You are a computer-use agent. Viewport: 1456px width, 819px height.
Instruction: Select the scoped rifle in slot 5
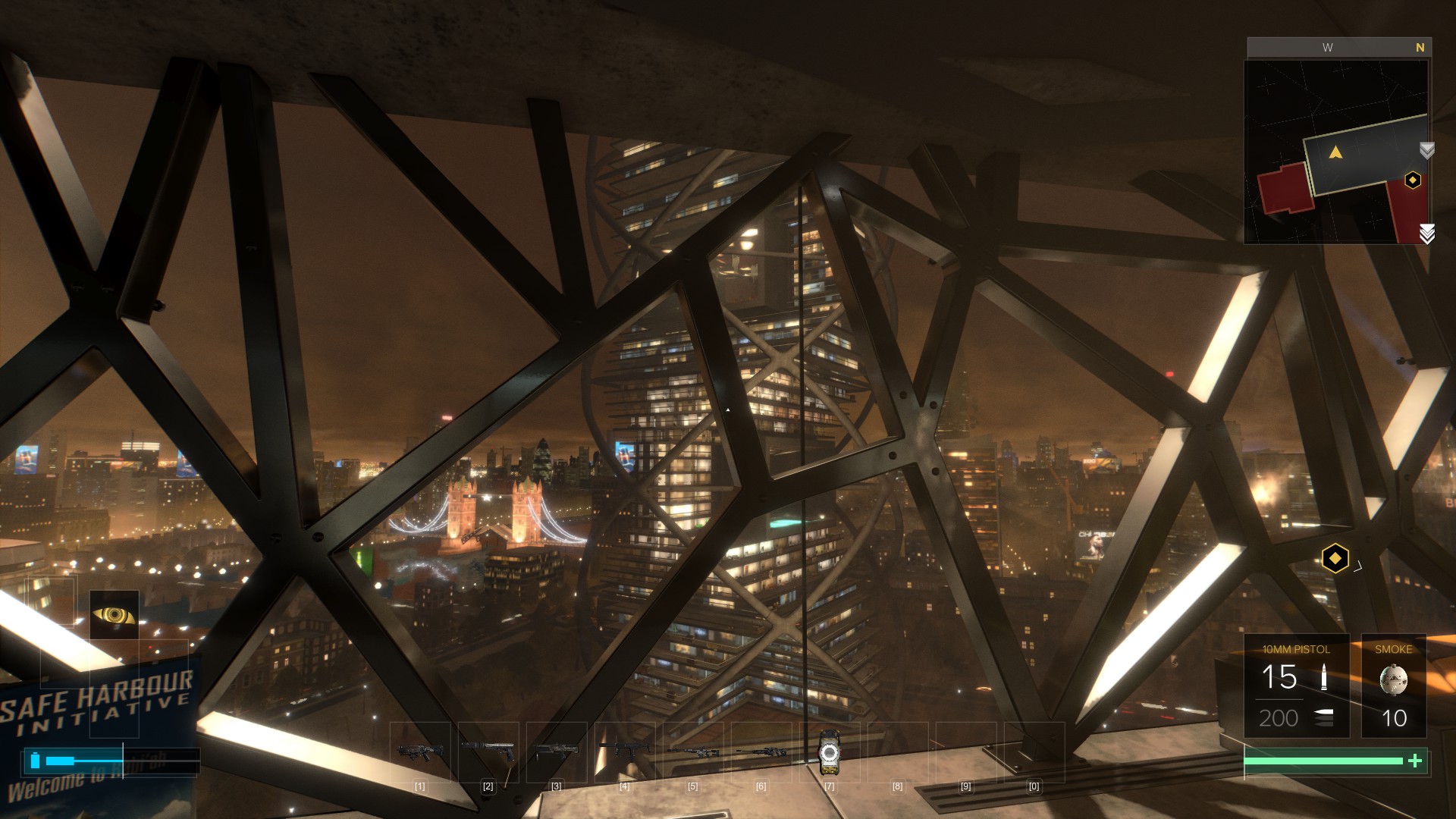(692, 752)
